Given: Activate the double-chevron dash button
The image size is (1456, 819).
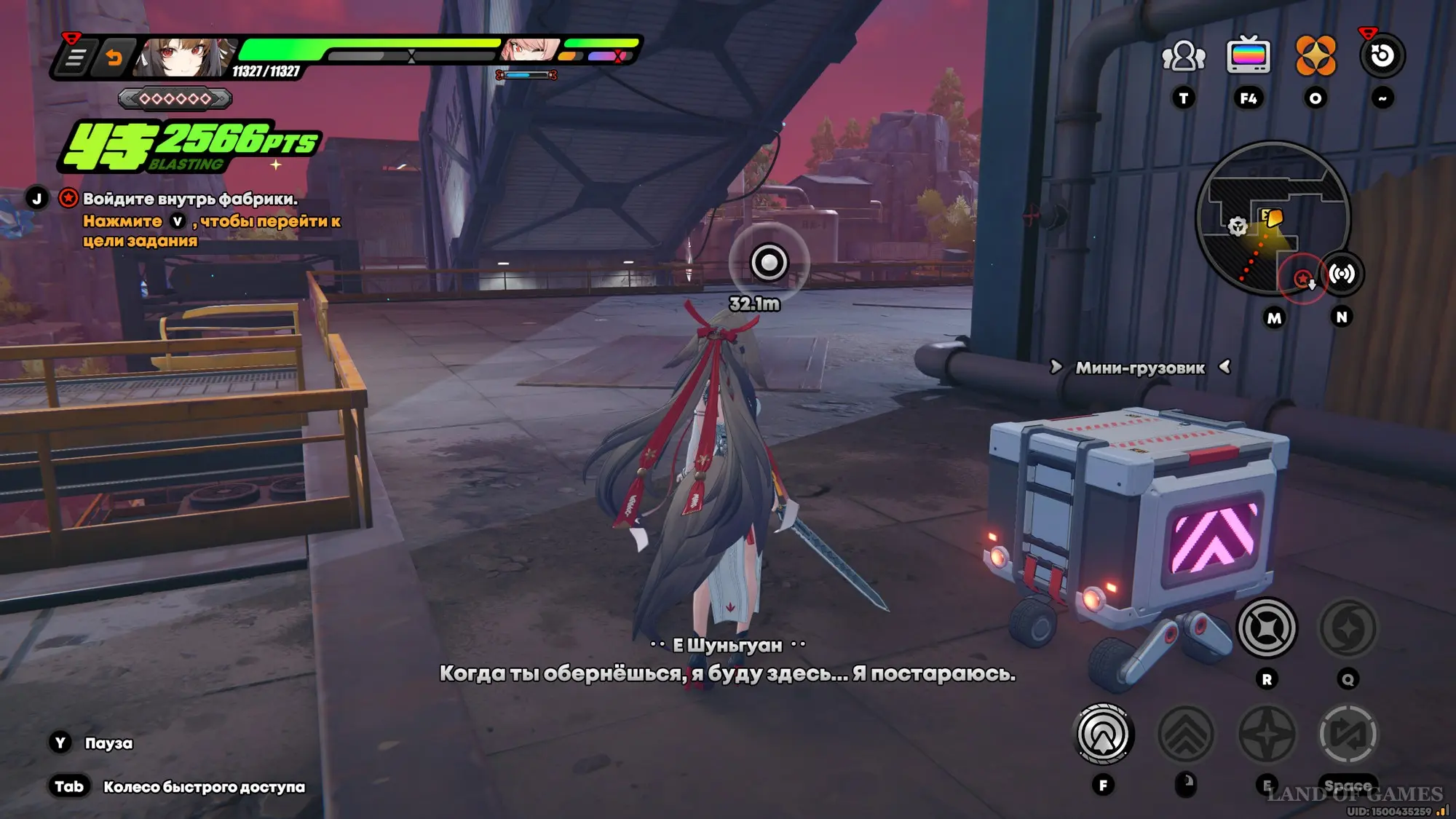Looking at the screenshot, I should coord(1185,735).
